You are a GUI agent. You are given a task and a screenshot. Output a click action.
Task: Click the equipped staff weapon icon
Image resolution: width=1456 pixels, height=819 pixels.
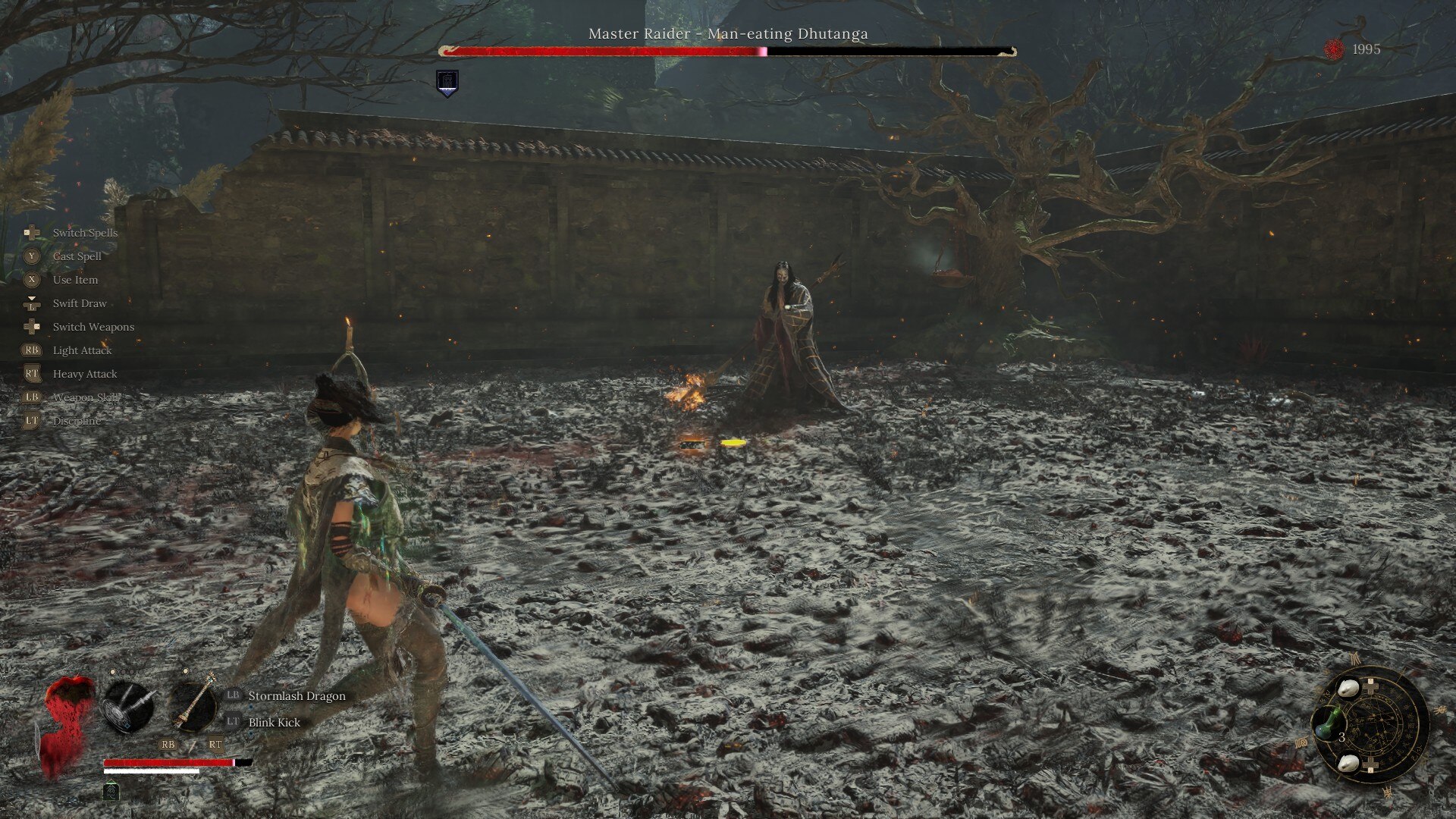pos(195,705)
